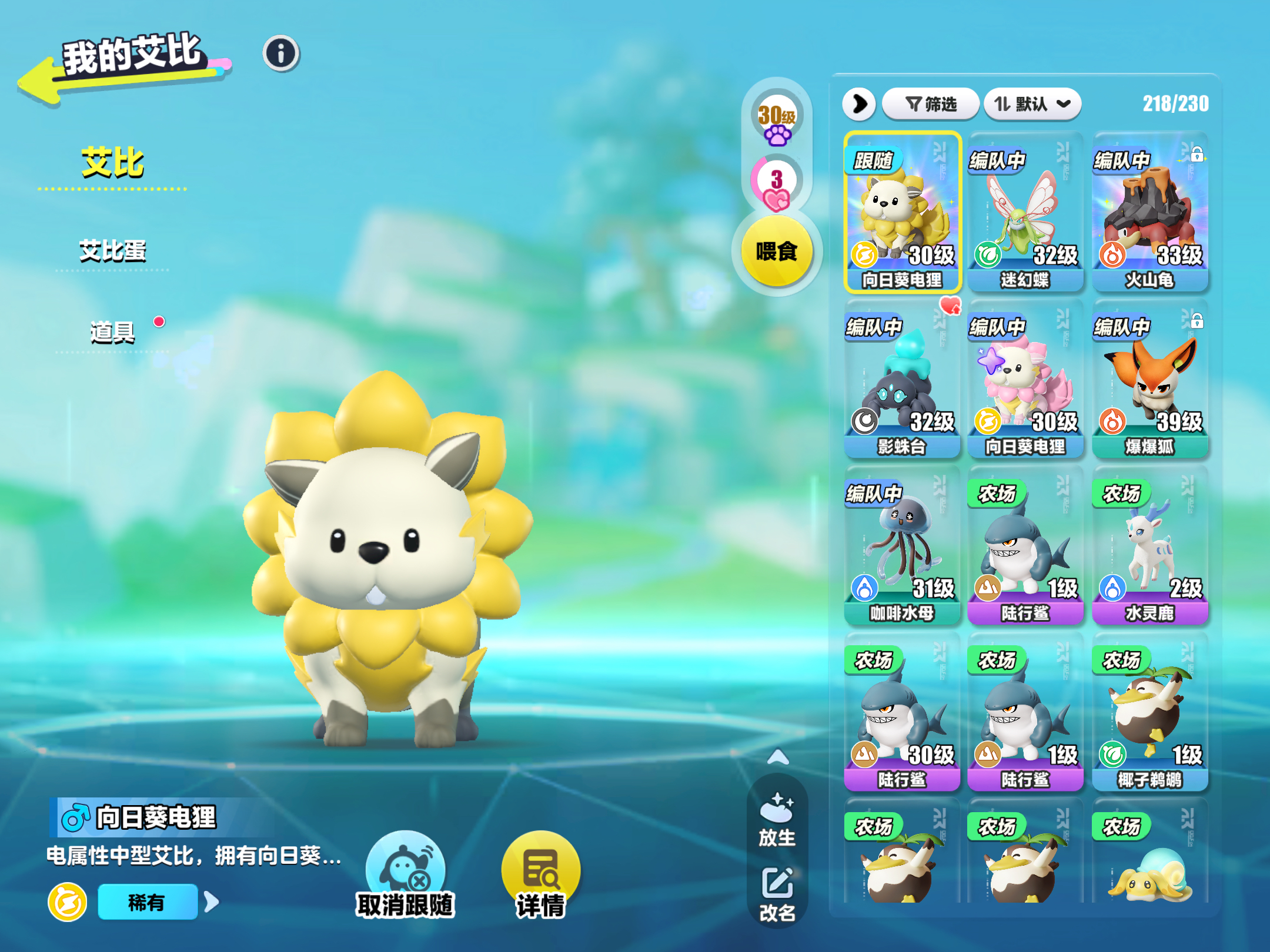Collapse the pet list panel with the arrow
Viewport: 1270px width, 952px height.
(860, 105)
